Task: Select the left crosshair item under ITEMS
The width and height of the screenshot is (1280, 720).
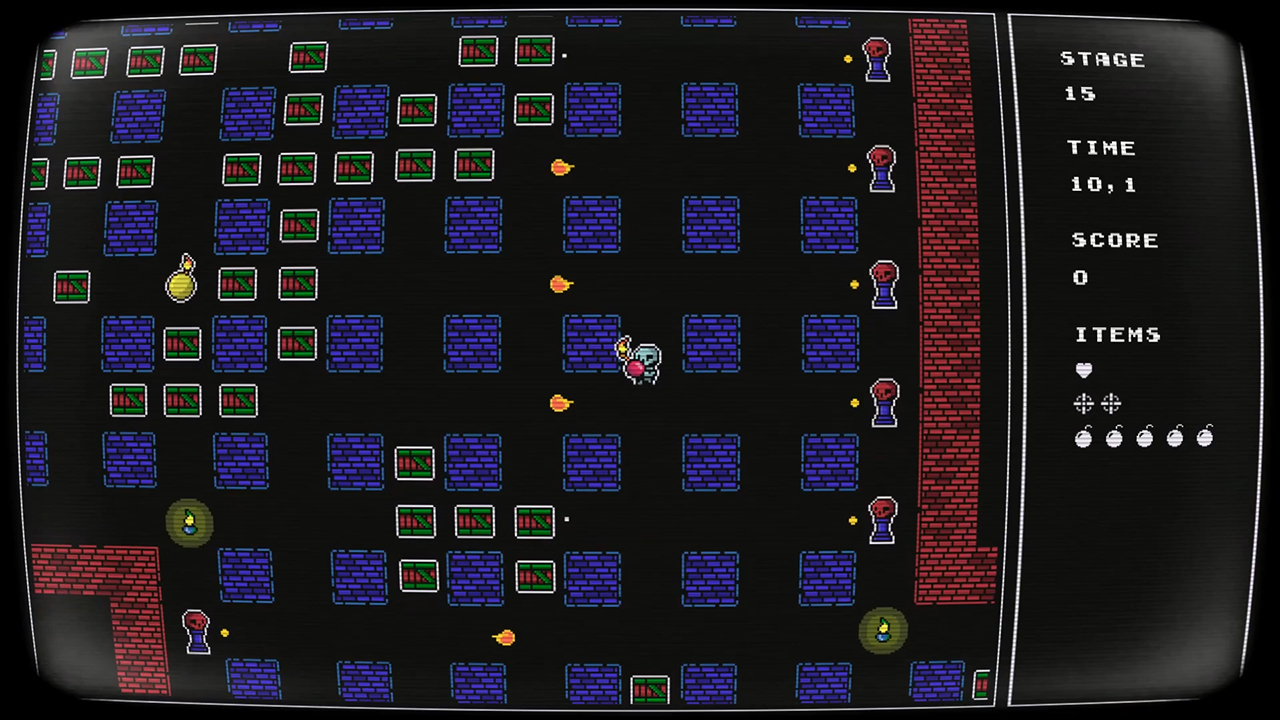Action: [1084, 403]
